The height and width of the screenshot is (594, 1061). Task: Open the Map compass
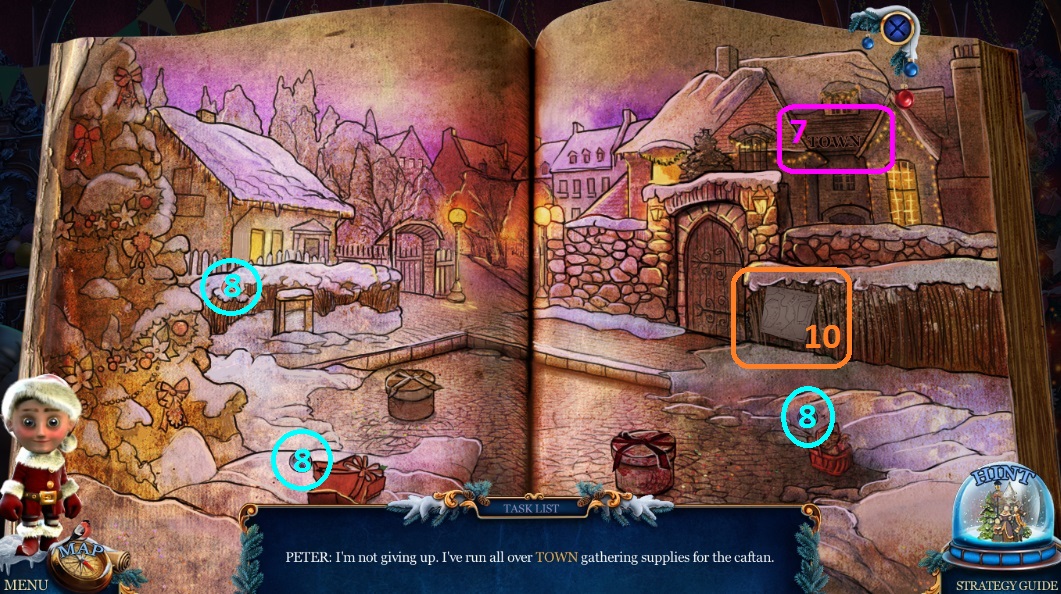(82, 561)
